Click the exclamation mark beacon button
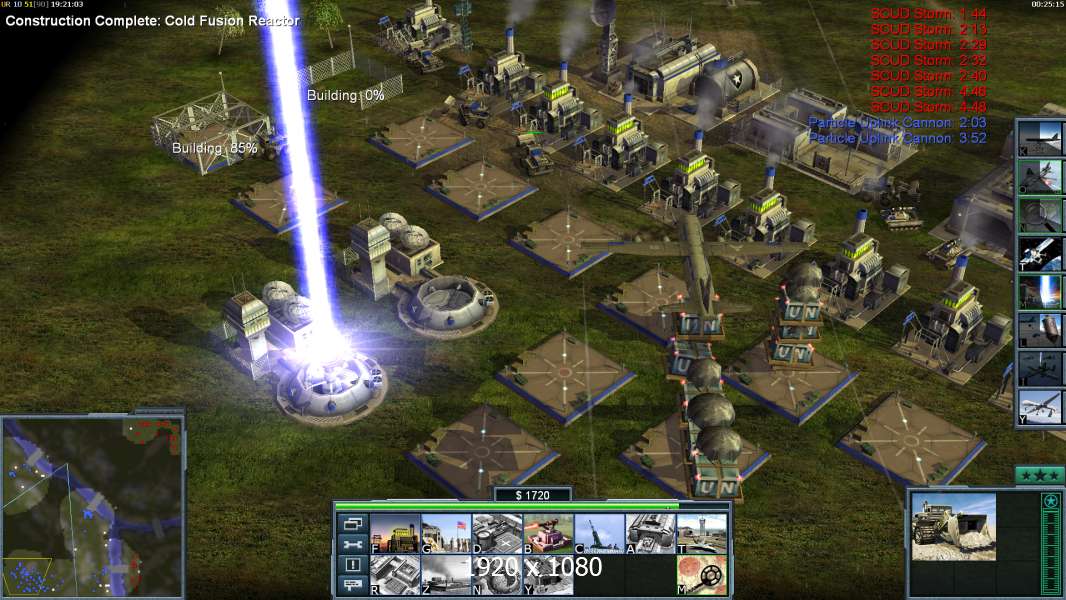This screenshot has height=600, width=1066. point(352,566)
